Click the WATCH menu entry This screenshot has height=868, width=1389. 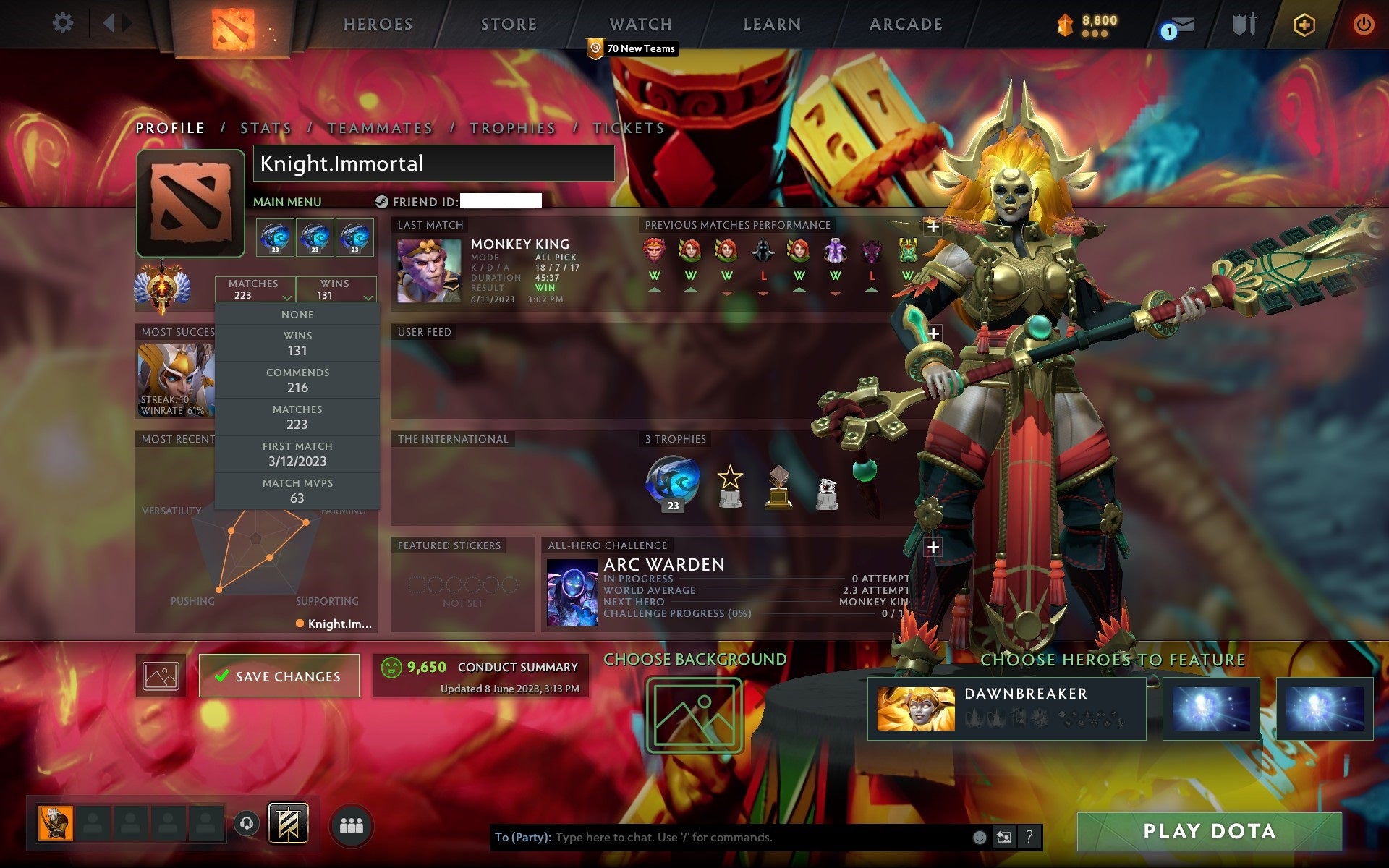point(640,24)
